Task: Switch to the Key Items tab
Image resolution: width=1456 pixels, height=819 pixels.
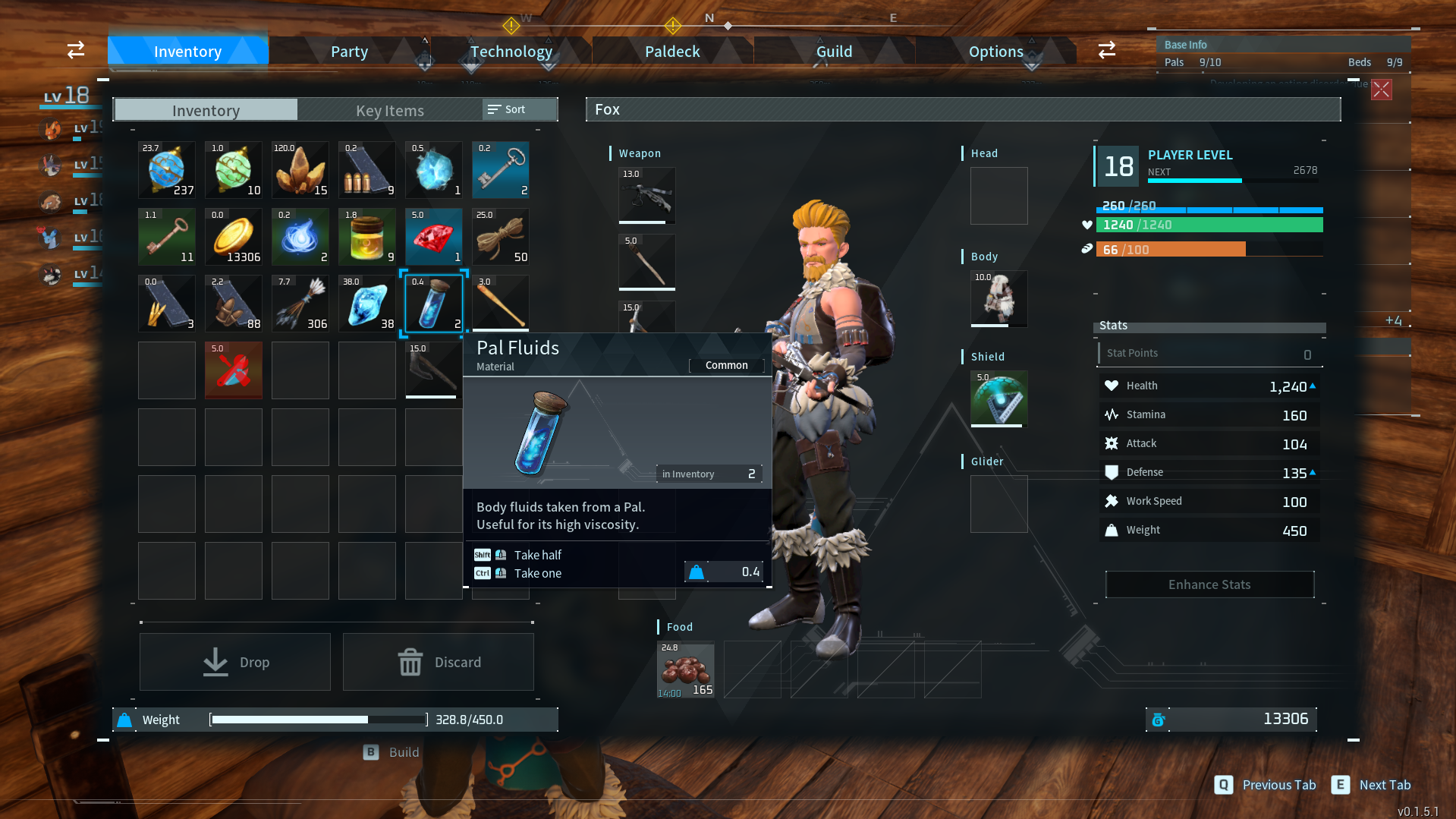Action: (x=389, y=110)
